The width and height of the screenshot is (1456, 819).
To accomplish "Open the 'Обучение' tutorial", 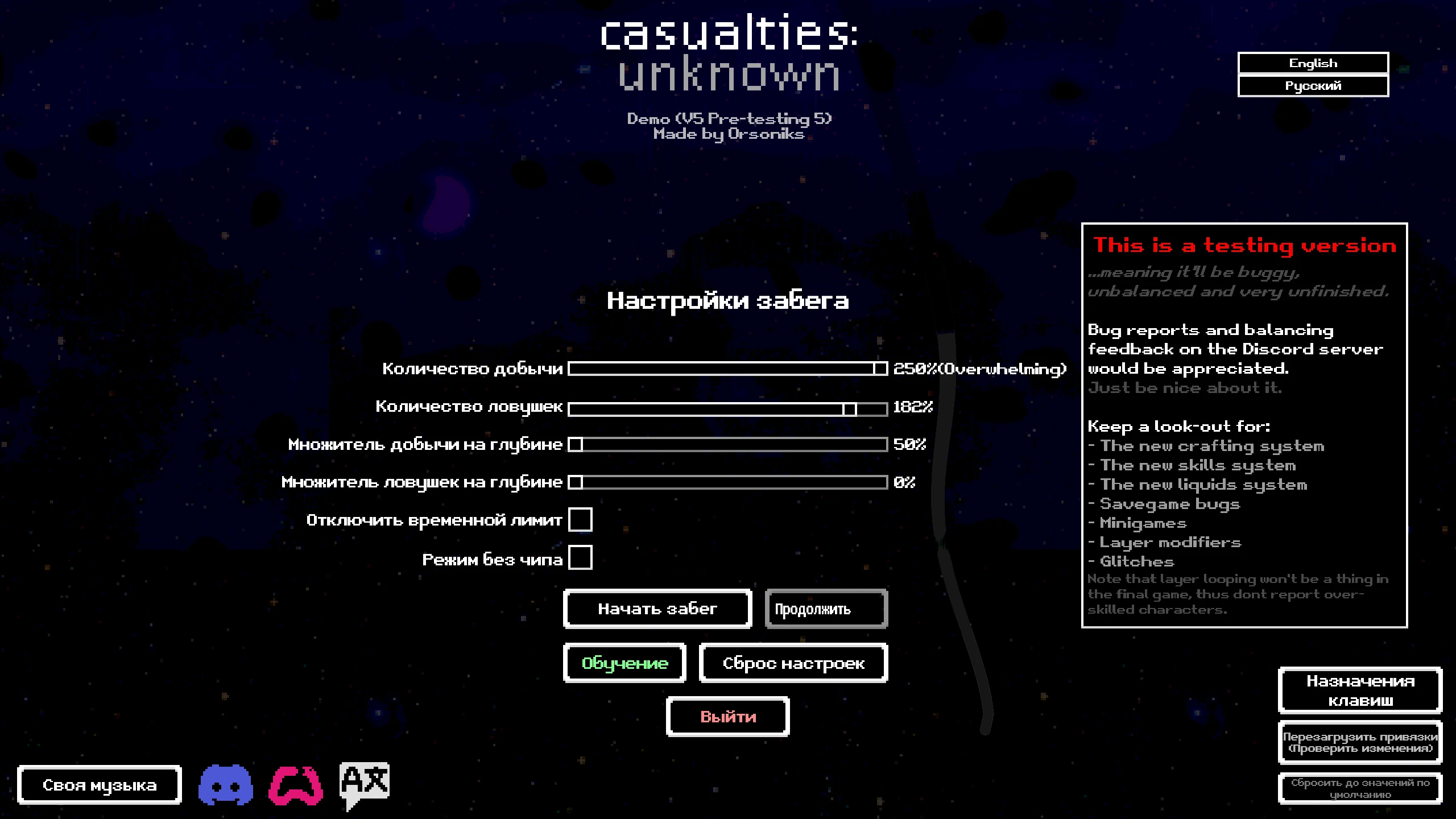I will point(624,663).
